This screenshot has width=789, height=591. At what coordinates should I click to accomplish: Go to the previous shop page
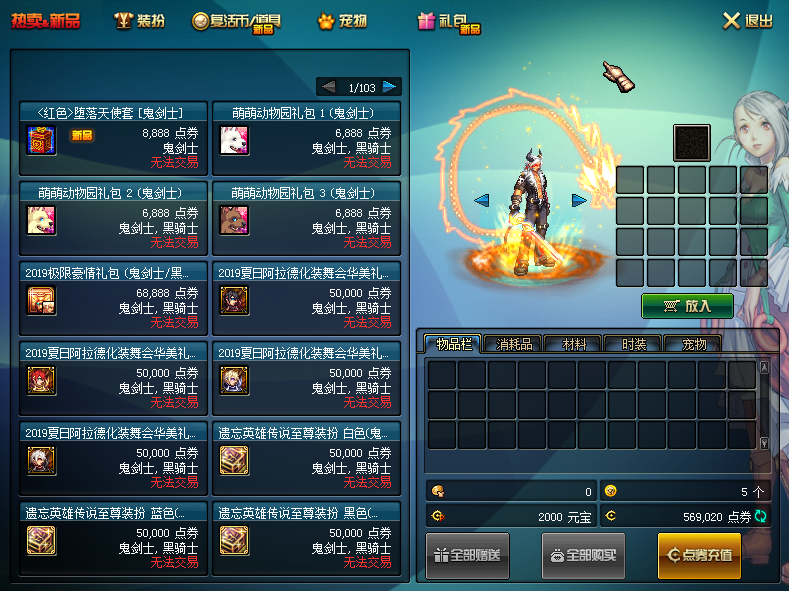(327, 87)
